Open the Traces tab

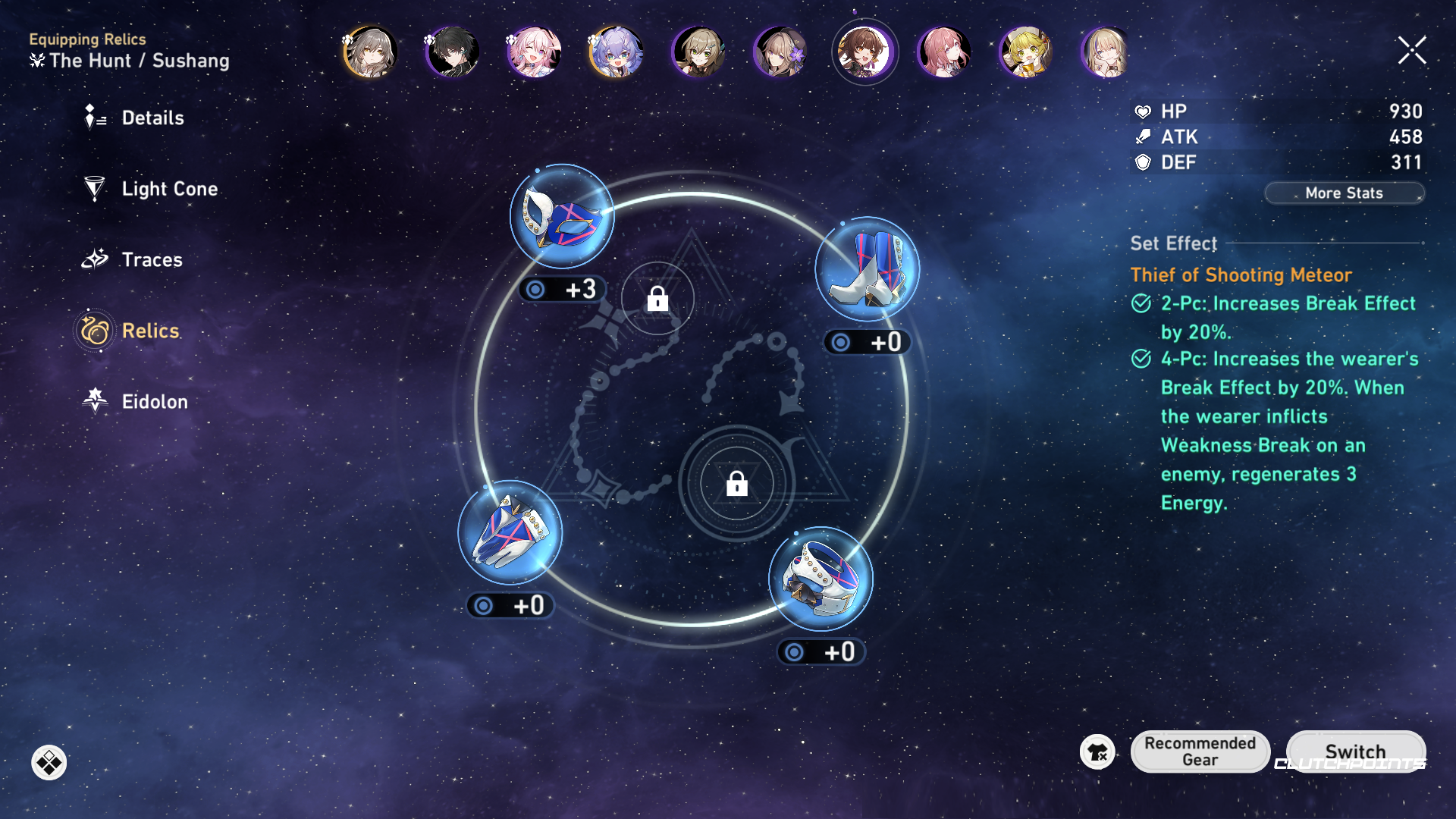click(151, 260)
